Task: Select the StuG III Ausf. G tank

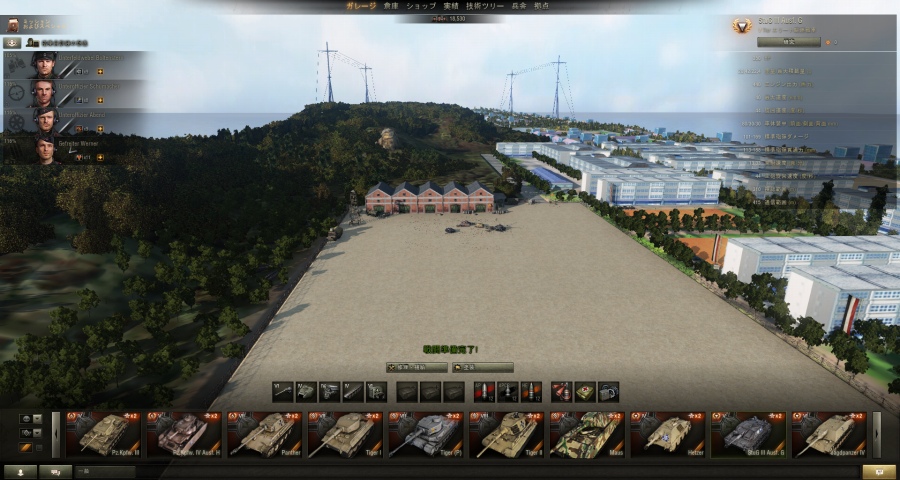Action: (x=748, y=435)
